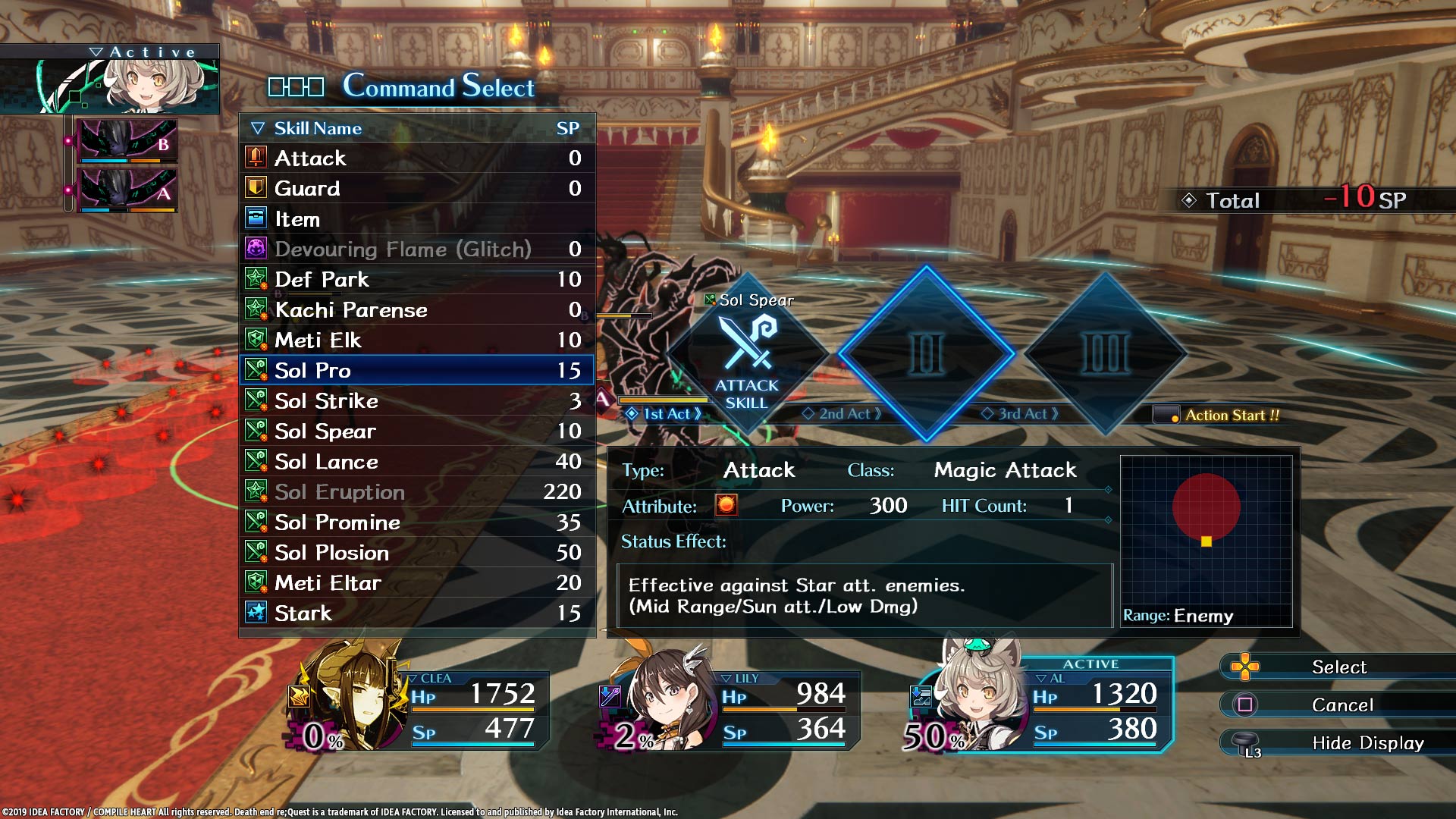Click the Stark skill star icon
Screen dimensions: 1456x819
258,613
